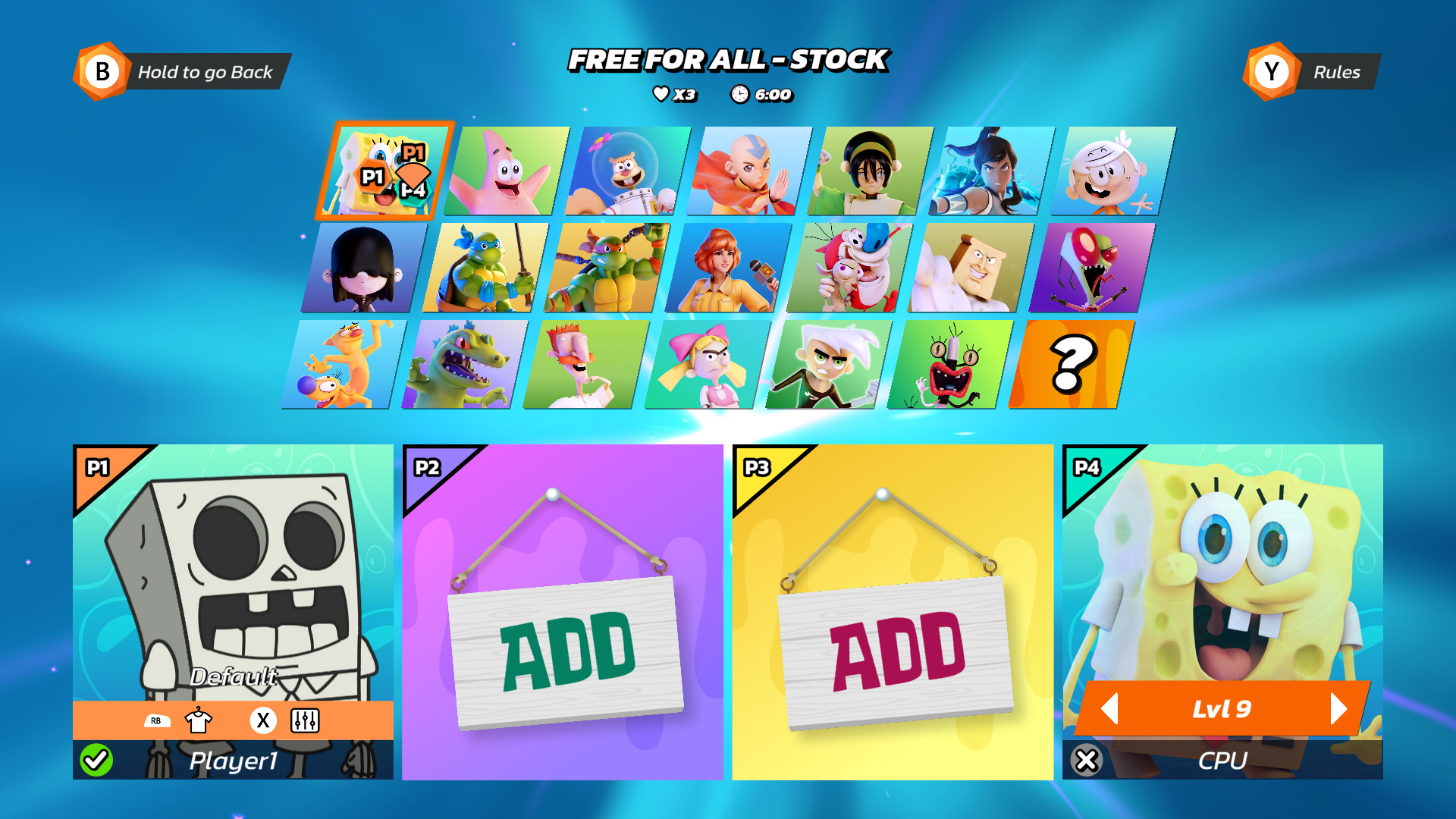This screenshot has width=1456, height=819.
Task: Decrease the Lvl 9 CPU difficulty
Action: point(1112,709)
